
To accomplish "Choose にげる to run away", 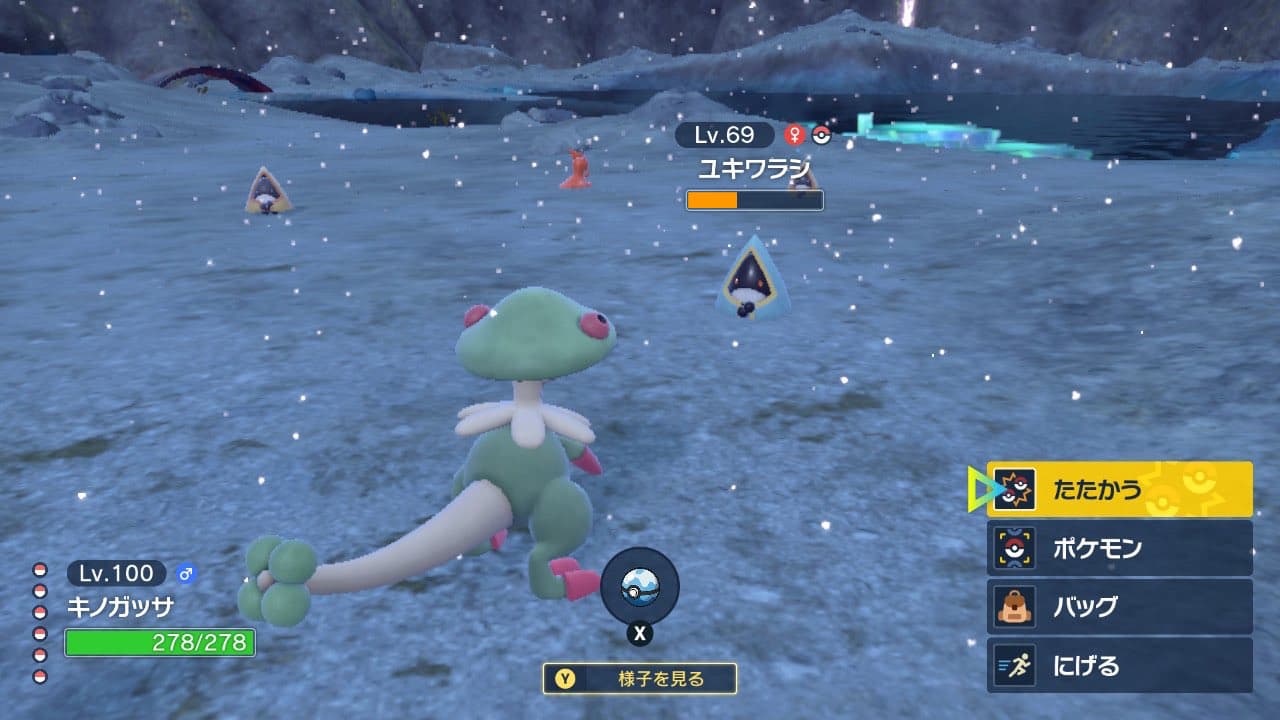I will [x=1119, y=665].
